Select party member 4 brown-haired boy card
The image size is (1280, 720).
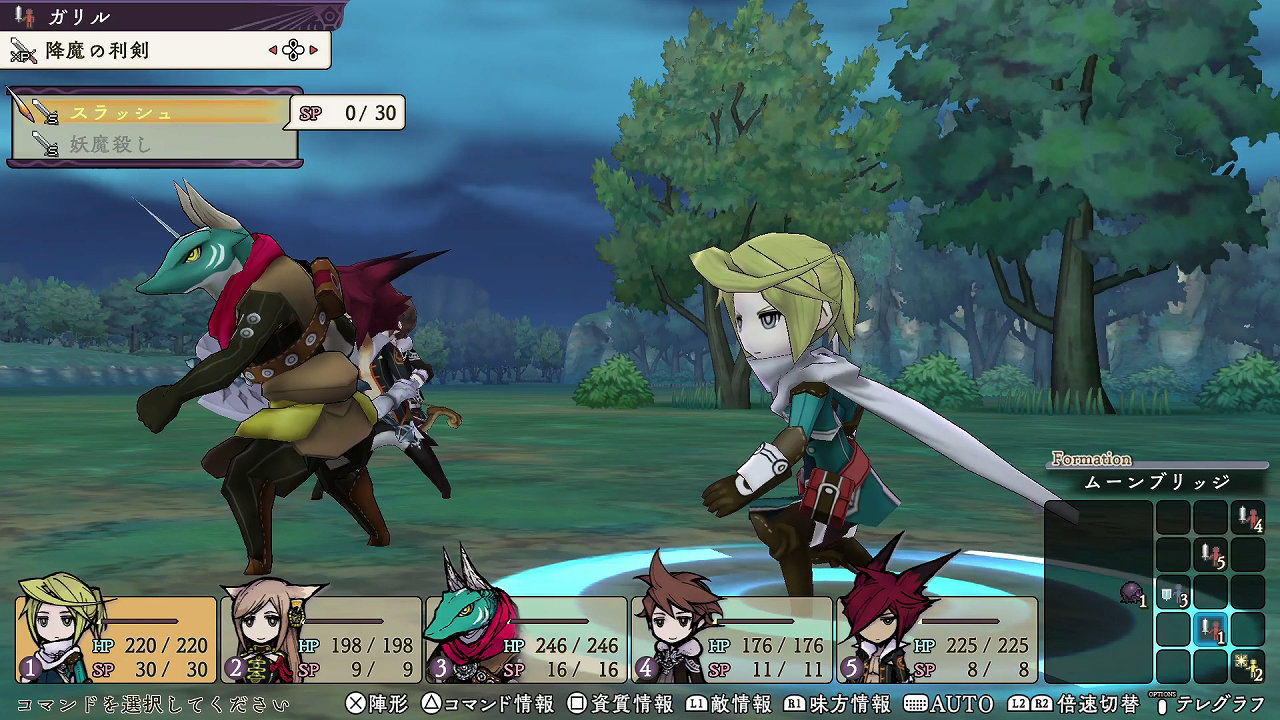(731, 640)
